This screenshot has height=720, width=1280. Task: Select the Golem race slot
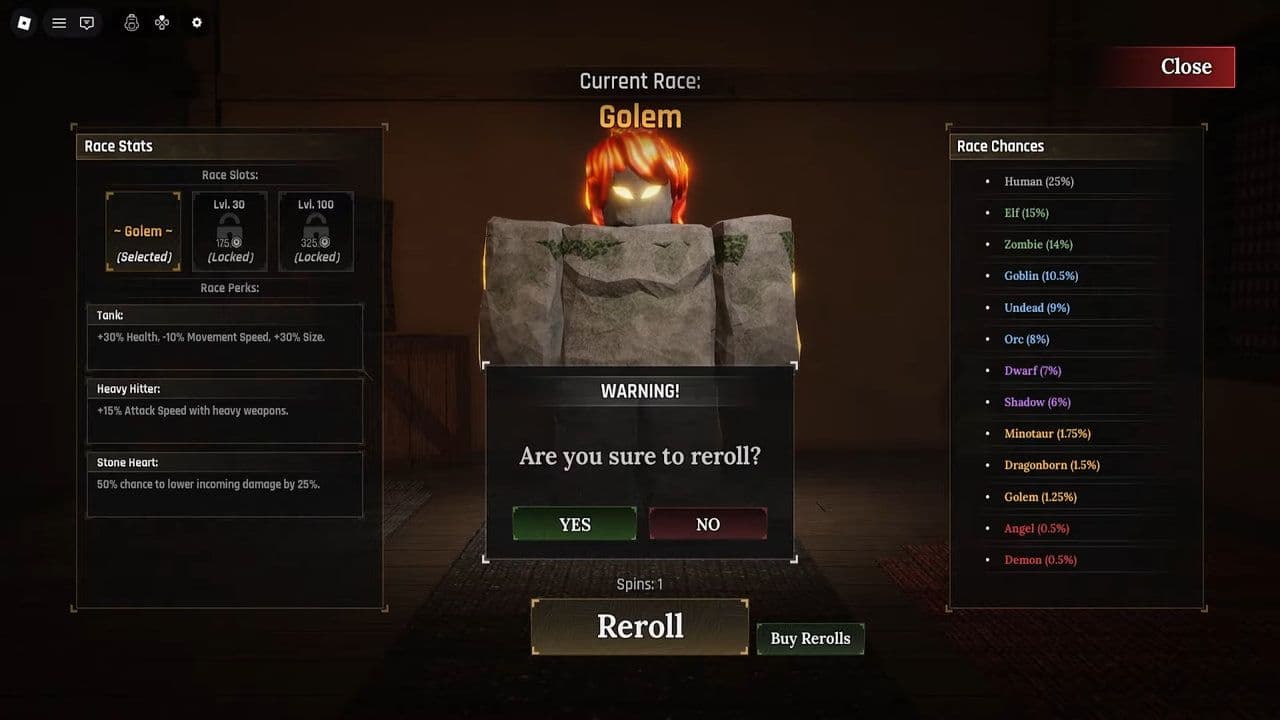point(143,231)
